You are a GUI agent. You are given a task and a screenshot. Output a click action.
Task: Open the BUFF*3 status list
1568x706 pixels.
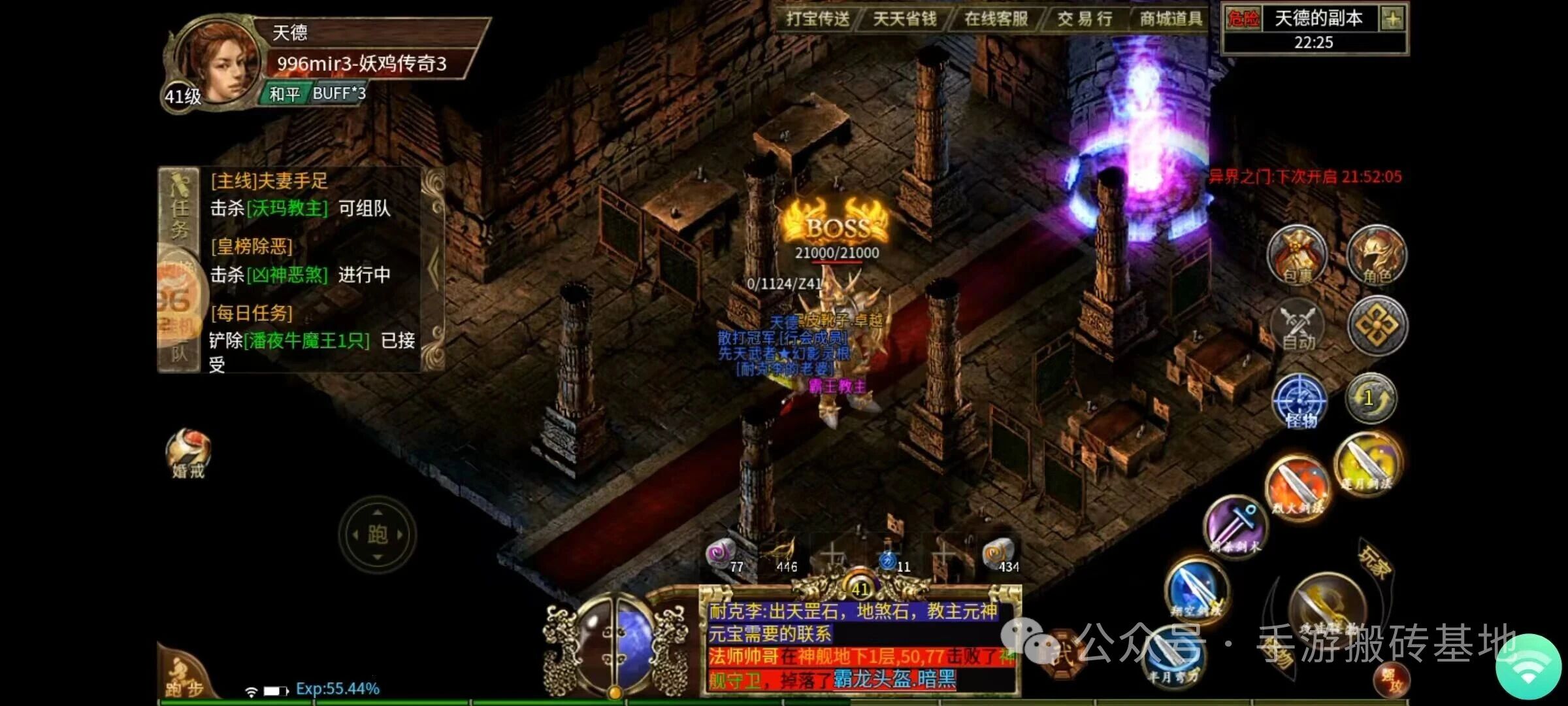[338, 93]
